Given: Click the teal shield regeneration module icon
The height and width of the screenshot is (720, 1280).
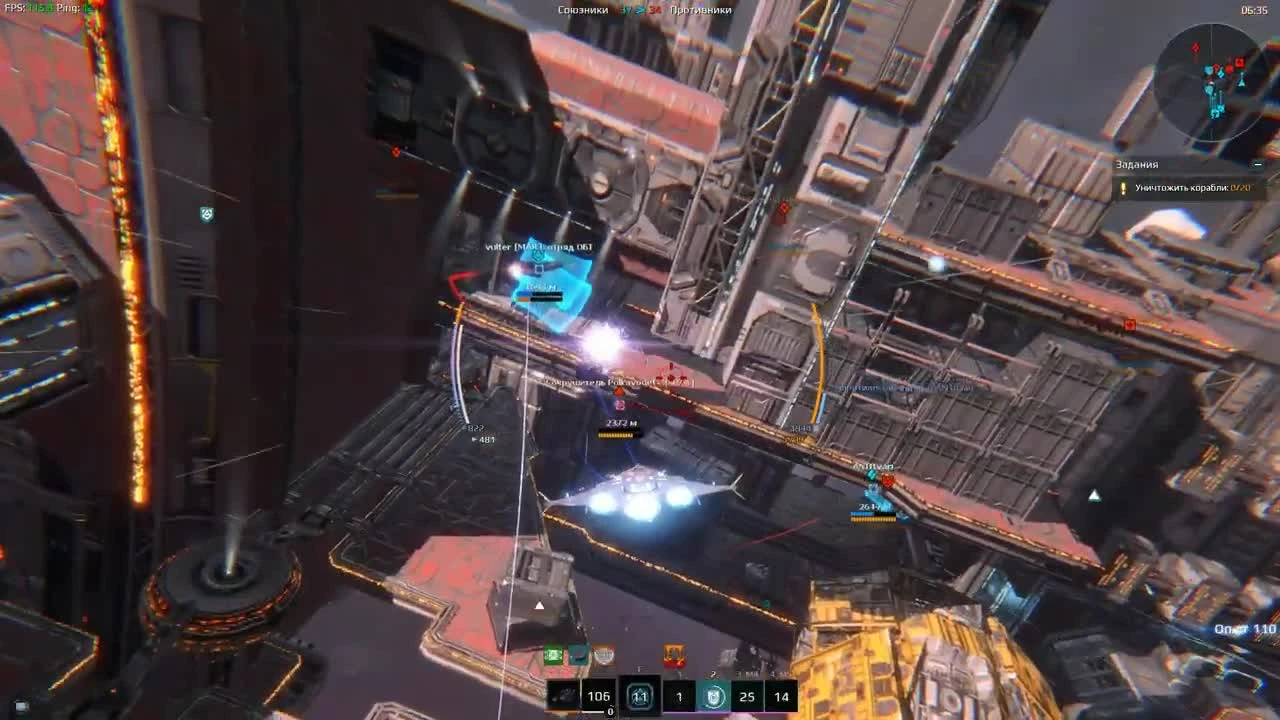Looking at the screenshot, I should 710,697.
